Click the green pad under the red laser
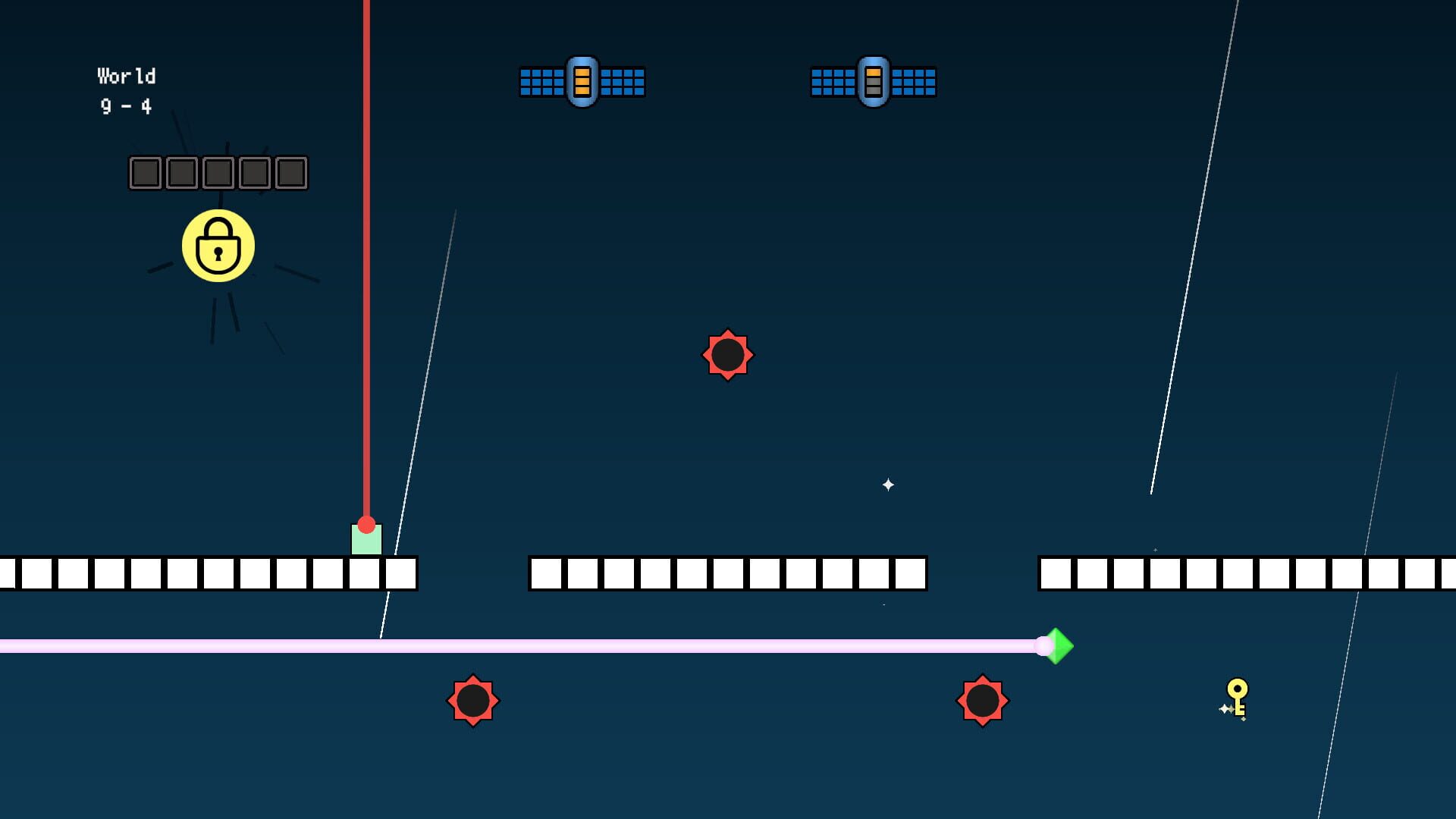Image resolution: width=1456 pixels, height=819 pixels. [367, 542]
